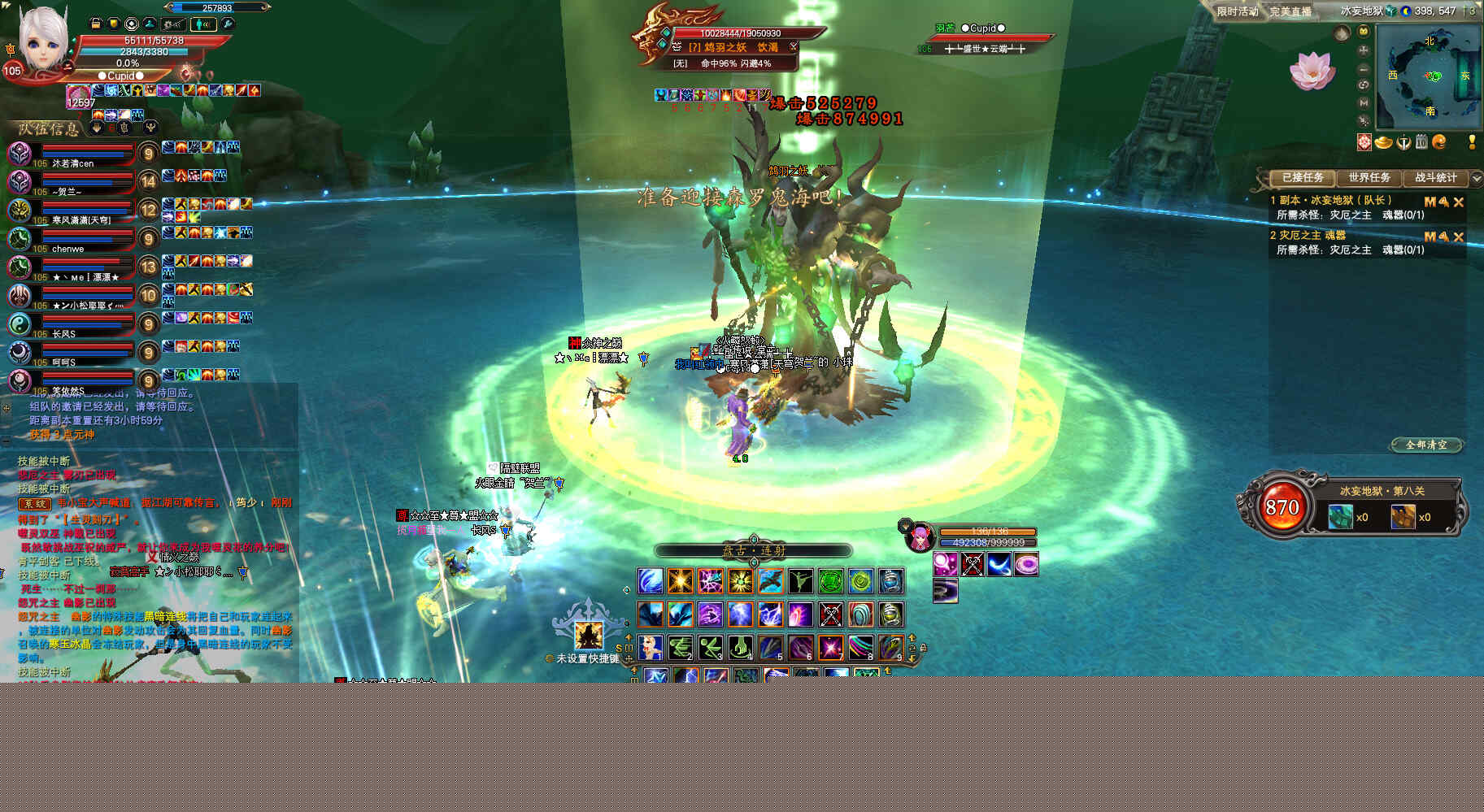Click the 全部清空 clear-all button
Image resolution: width=1484 pixels, height=812 pixels.
[1425, 445]
